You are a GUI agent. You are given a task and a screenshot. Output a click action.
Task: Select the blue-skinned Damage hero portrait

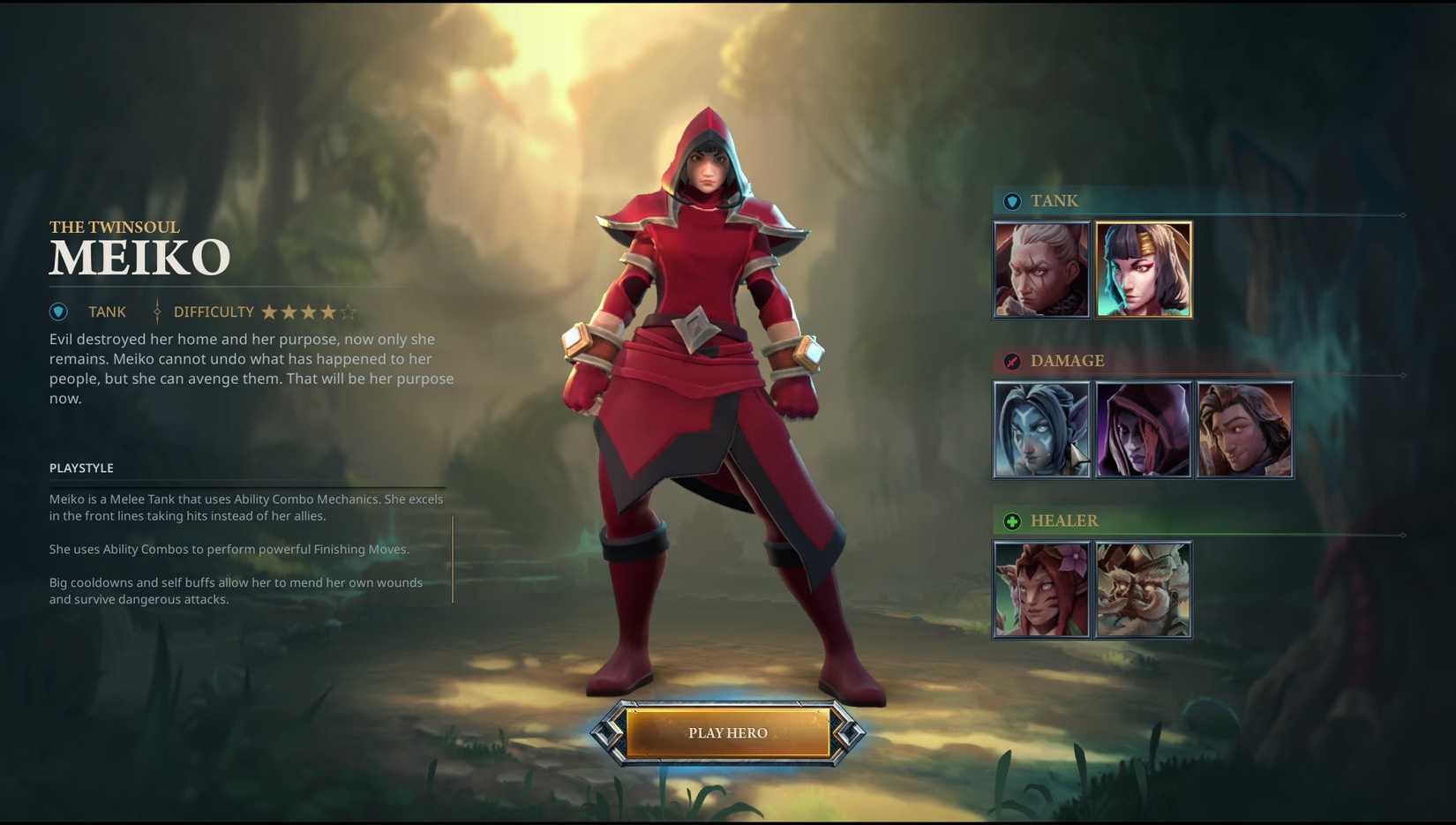1041,430
